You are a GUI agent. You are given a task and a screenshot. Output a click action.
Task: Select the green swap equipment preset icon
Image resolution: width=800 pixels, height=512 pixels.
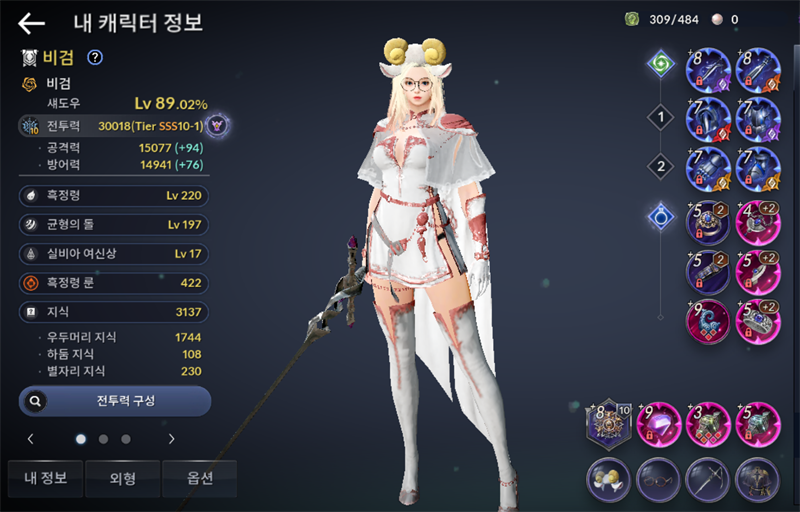click(660, 66)
